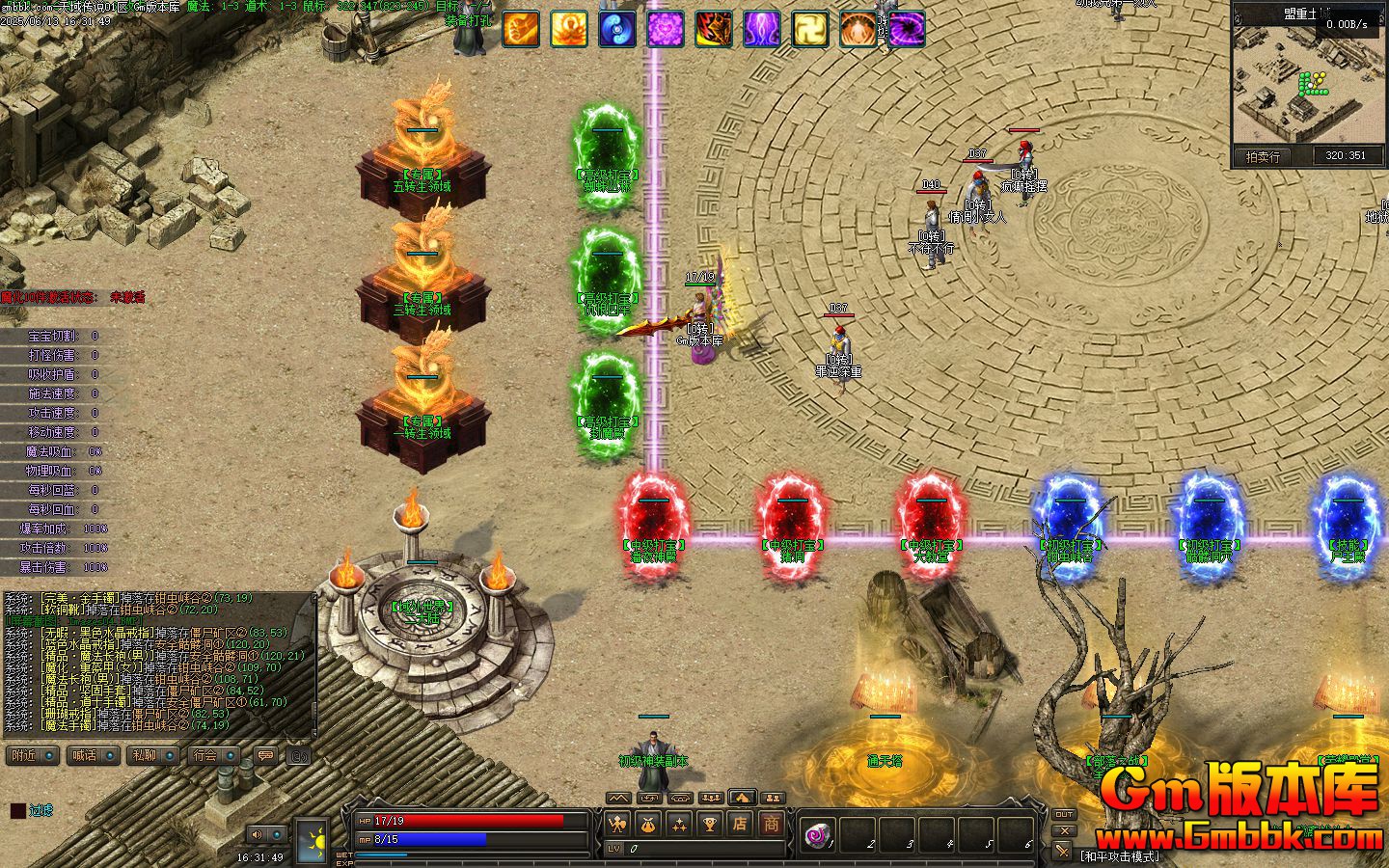Open the trophy ranking icon

(710, 825)
